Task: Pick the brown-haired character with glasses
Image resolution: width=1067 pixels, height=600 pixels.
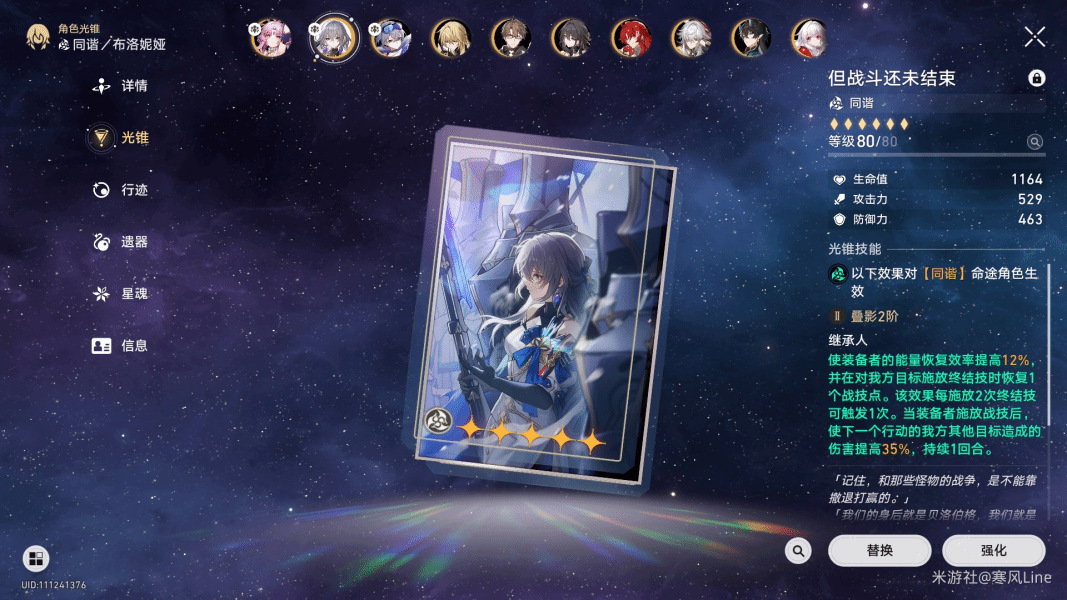Action: (511, 38)
